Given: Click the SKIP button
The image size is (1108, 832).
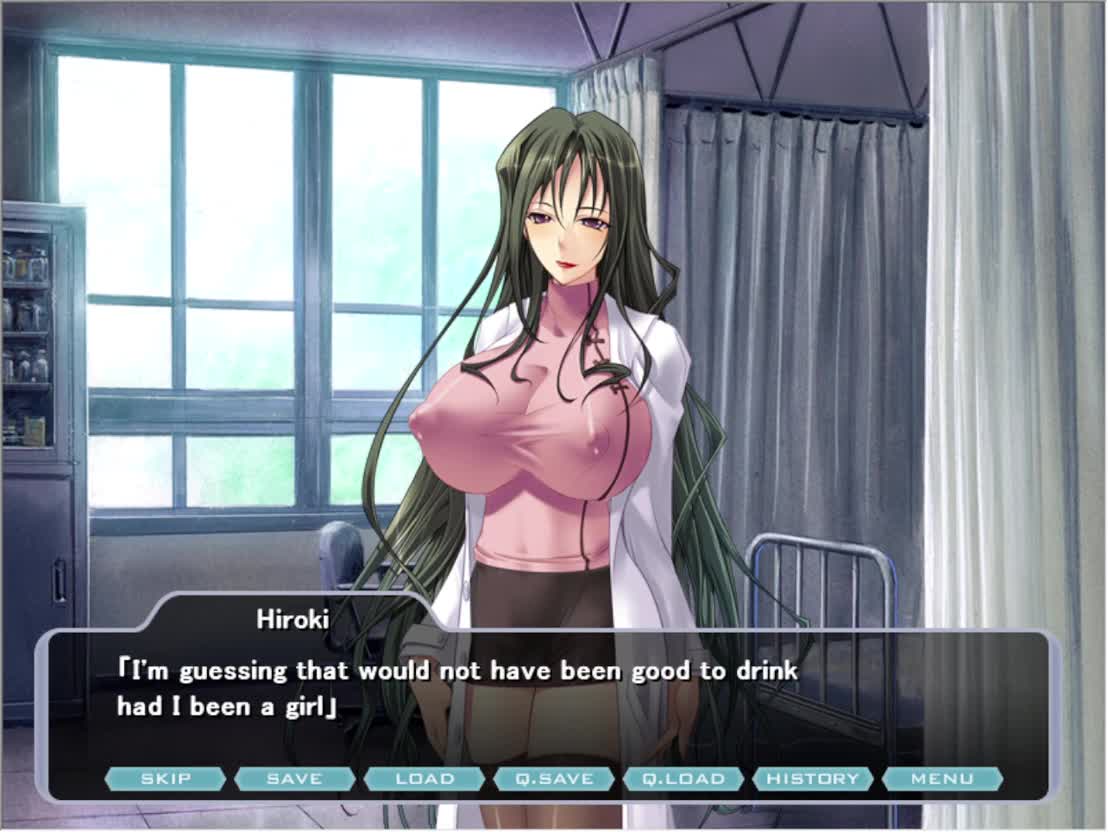Looking at the screenshot, I should point(165,779).
